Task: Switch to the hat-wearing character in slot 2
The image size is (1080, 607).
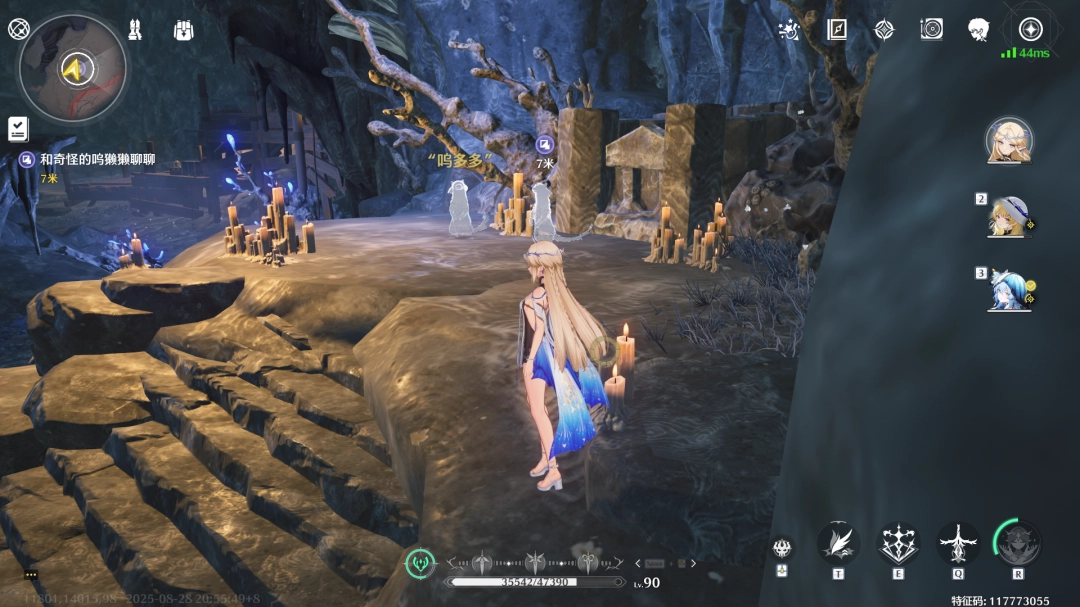Action: click(x=1008, y=215)
